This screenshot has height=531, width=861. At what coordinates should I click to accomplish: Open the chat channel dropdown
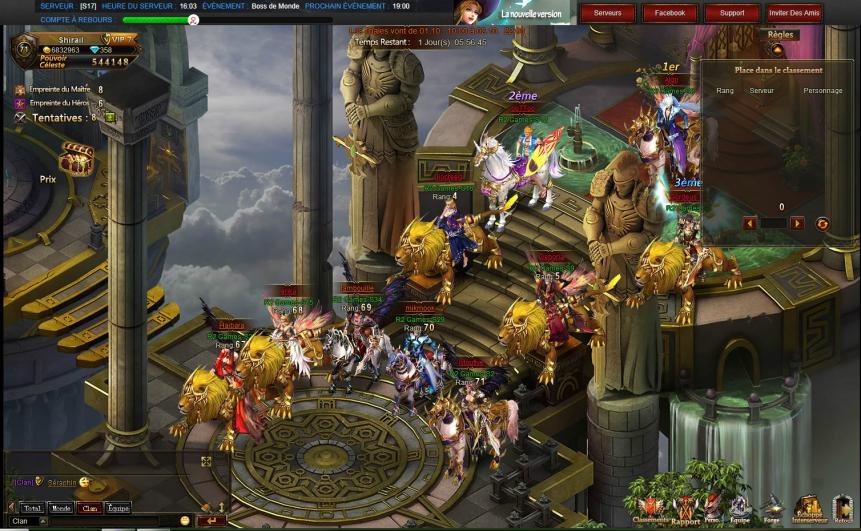[42, 521]
